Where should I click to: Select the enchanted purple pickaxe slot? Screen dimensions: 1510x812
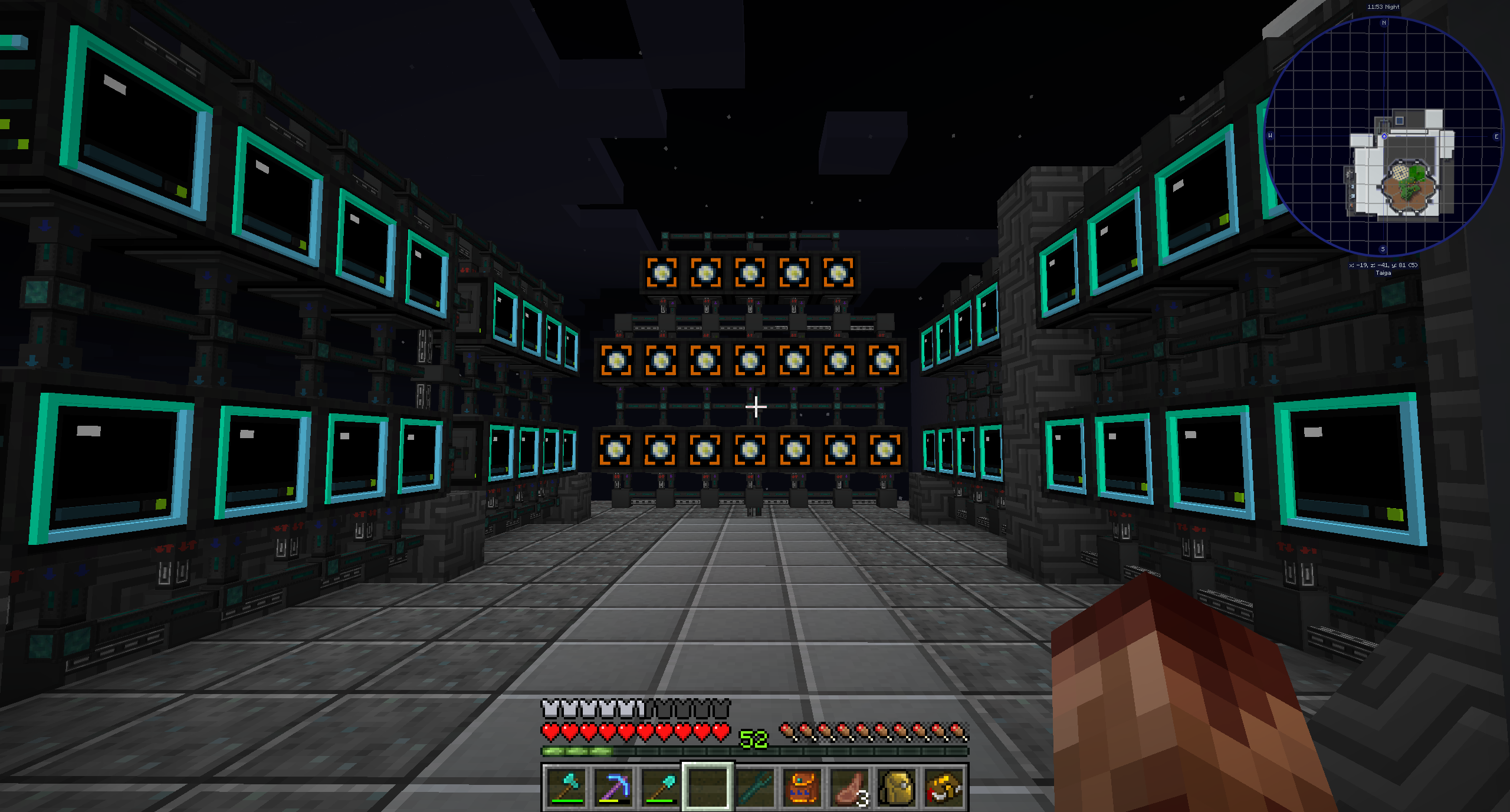[613, 787]
